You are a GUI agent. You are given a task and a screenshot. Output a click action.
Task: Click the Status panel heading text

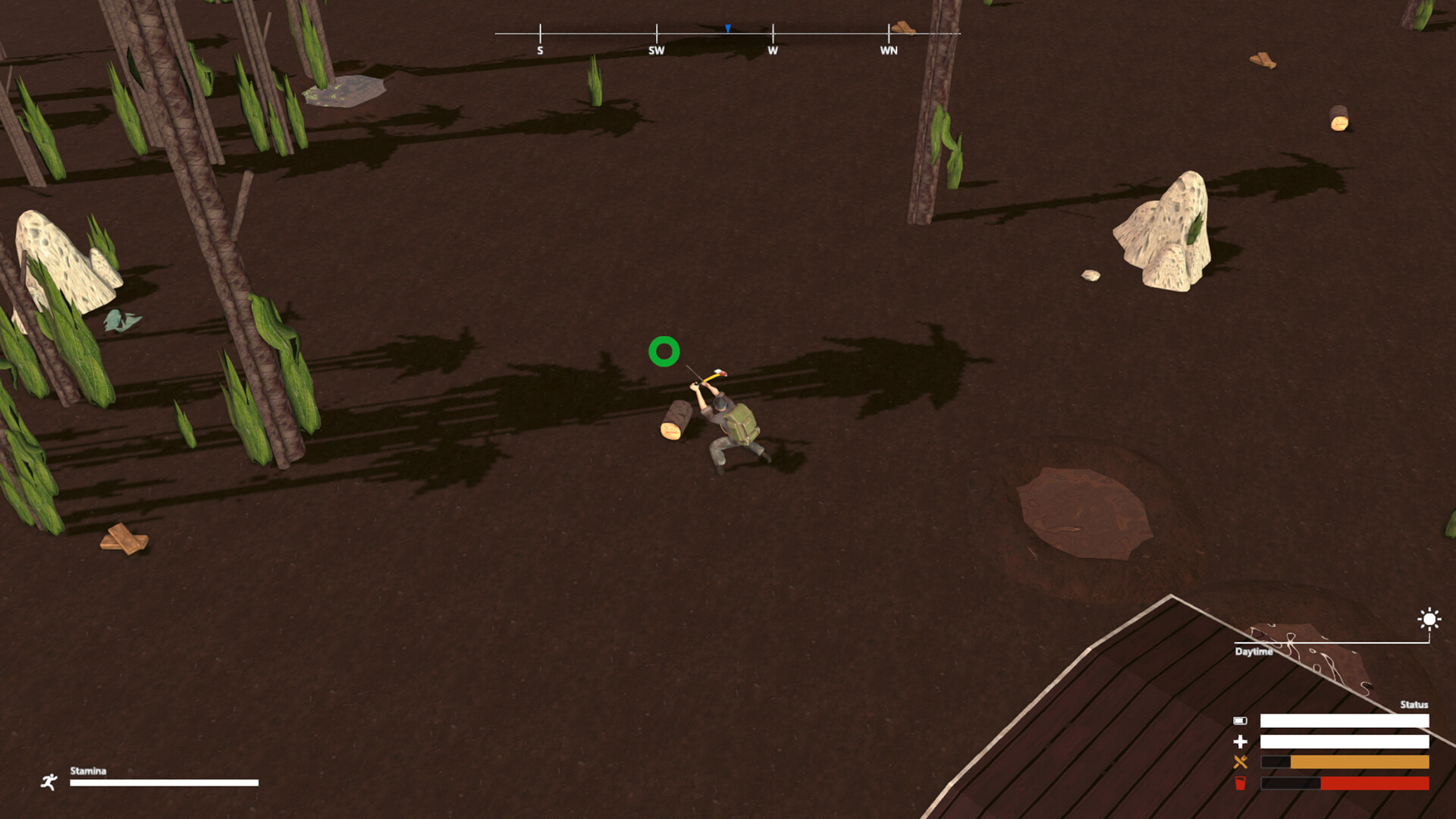click(x=1415, y=704)
